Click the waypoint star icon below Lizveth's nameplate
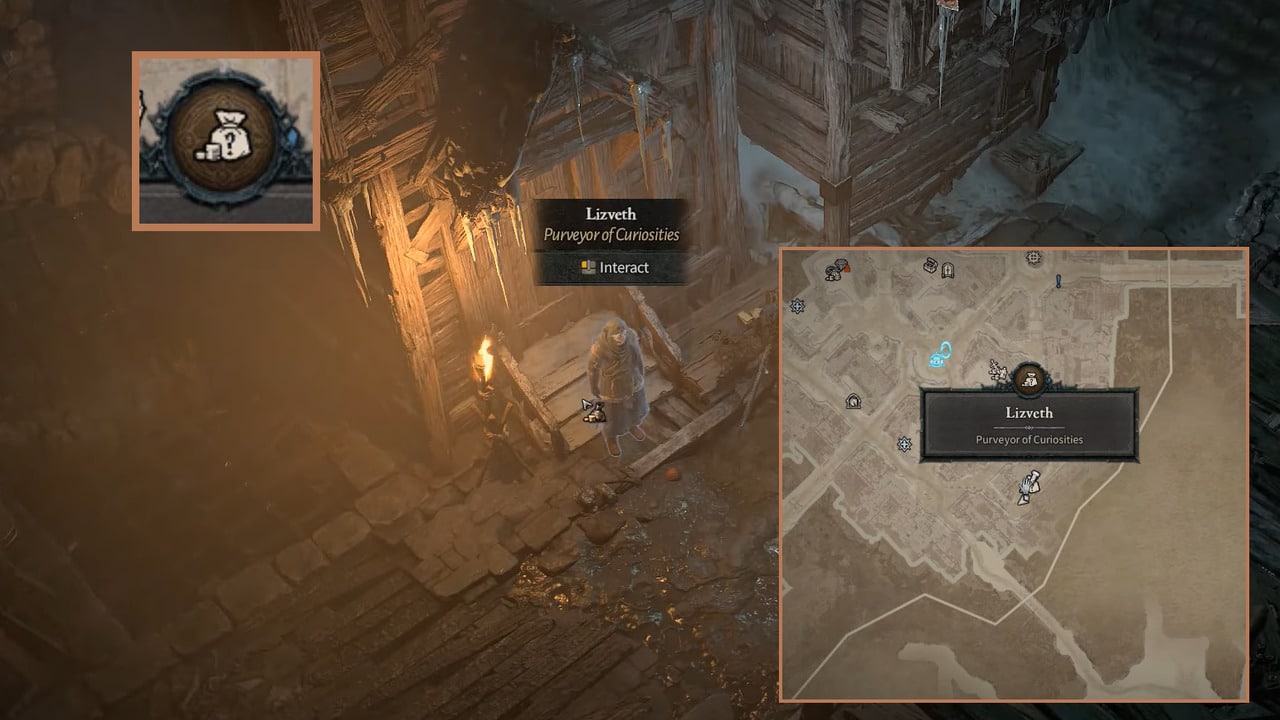1280x720 pixels. tap(903, 443)
